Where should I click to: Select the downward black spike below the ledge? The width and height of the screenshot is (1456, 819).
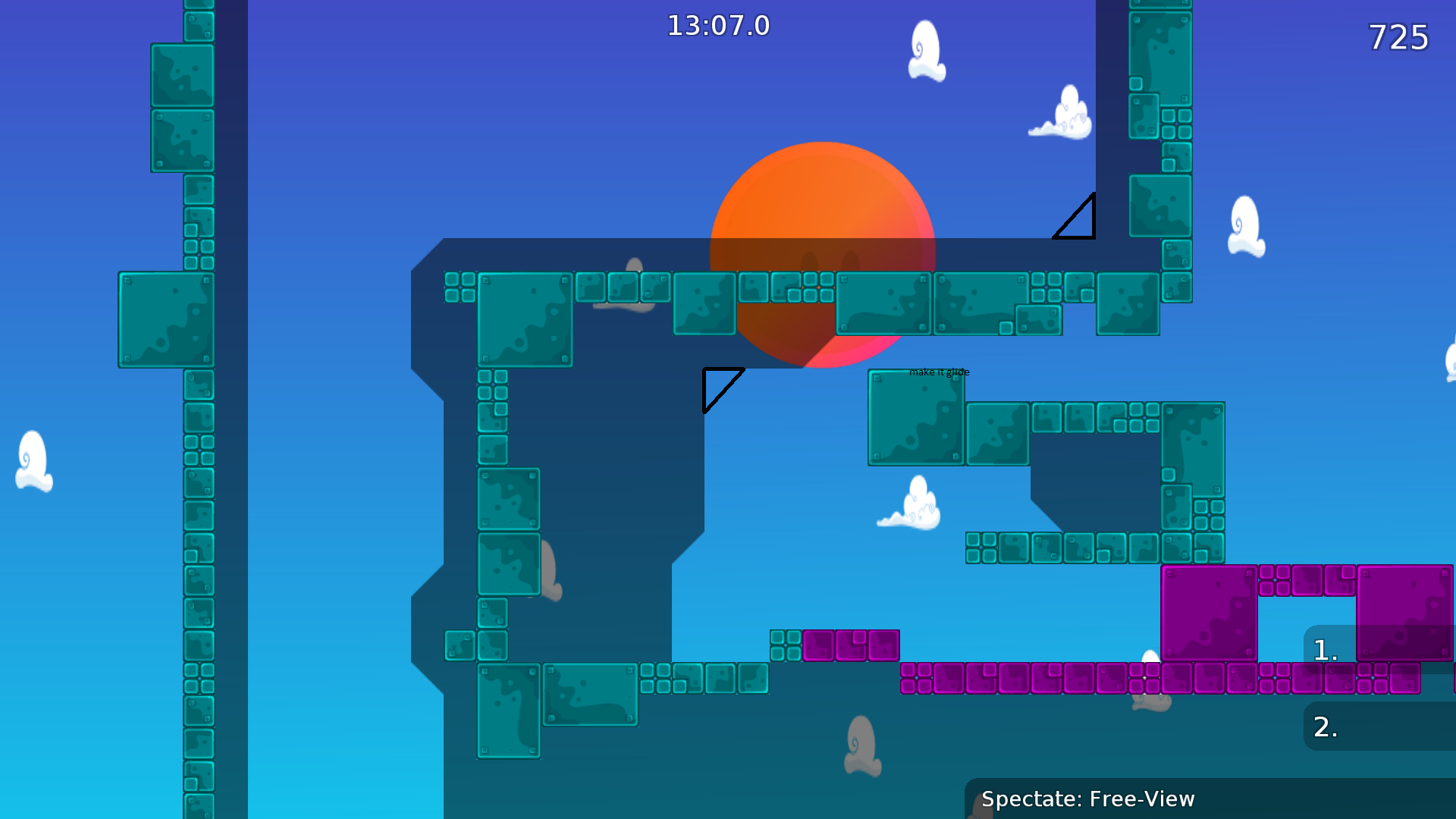click(x=720, y=391)
